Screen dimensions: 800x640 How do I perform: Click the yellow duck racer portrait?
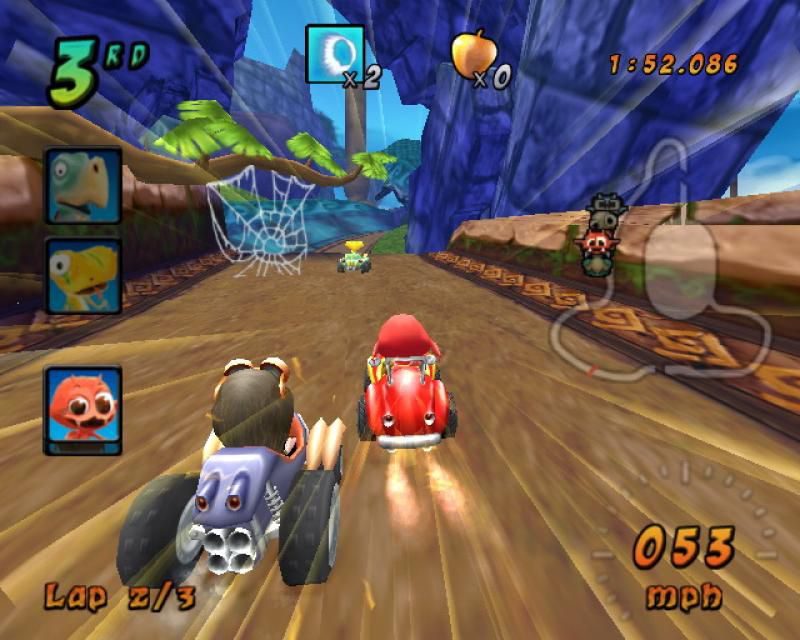[x=83, y=276]
